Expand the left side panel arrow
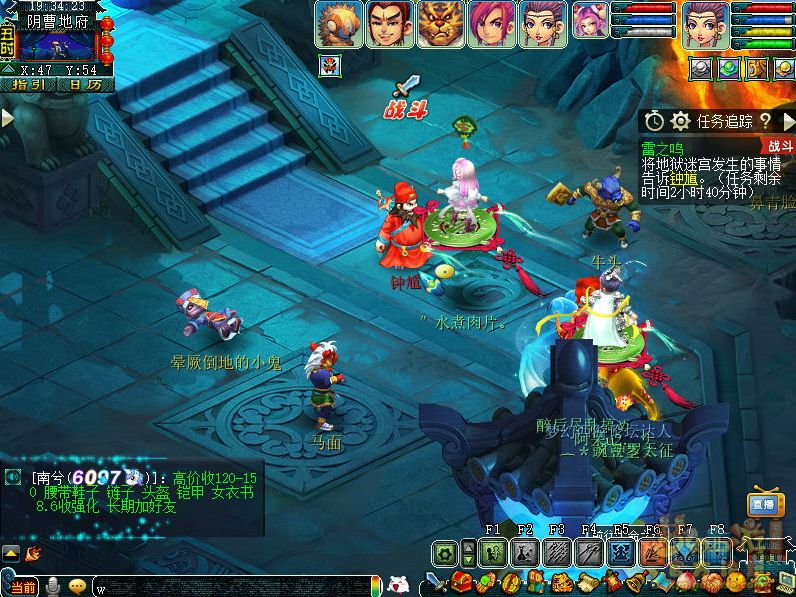 tap(7, 117)
